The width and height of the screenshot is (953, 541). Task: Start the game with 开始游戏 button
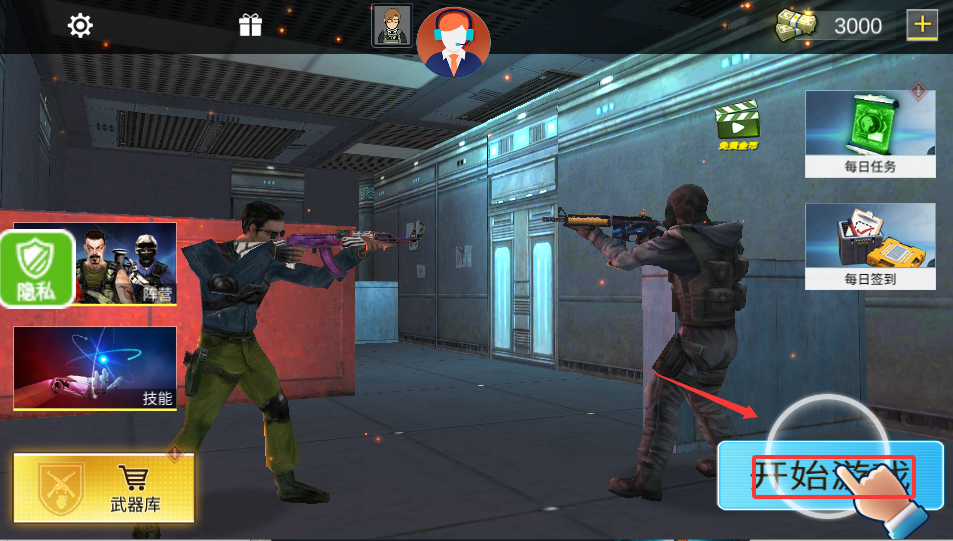tap(830, 476)
